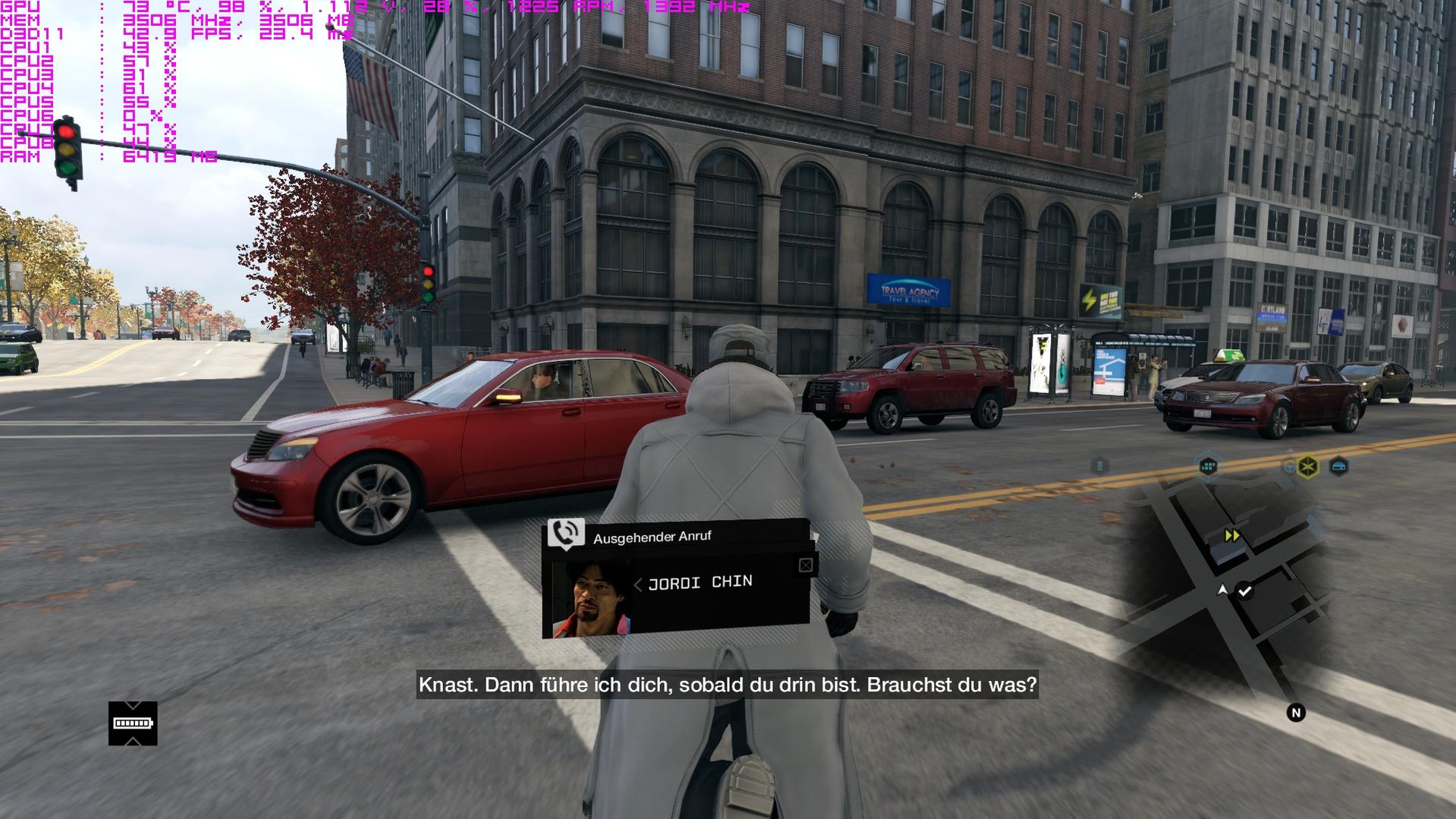Click the N compass marker on the minimap
Image resolution: width=1456 pixels, height=819 pixels.
click(1296, 713)
